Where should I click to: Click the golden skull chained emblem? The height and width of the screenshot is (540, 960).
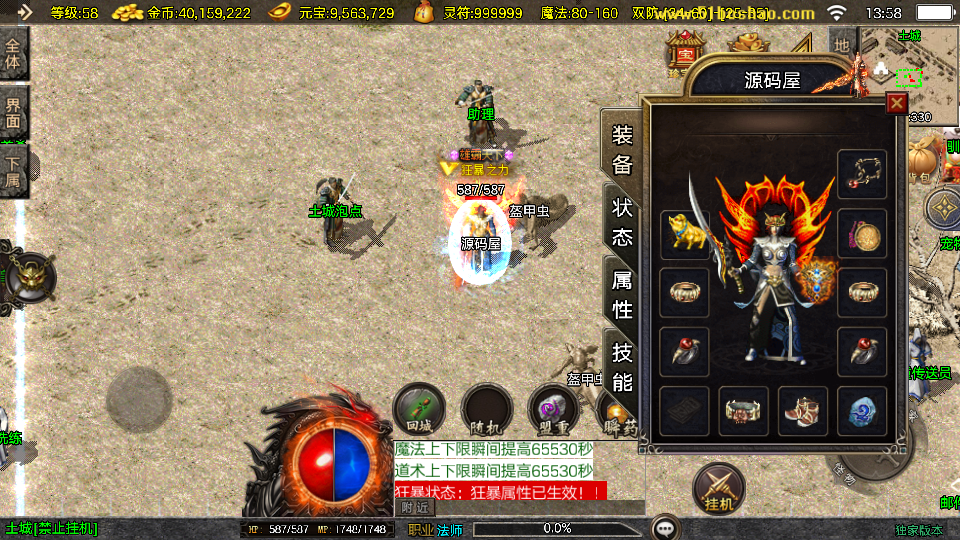(28, 277)
